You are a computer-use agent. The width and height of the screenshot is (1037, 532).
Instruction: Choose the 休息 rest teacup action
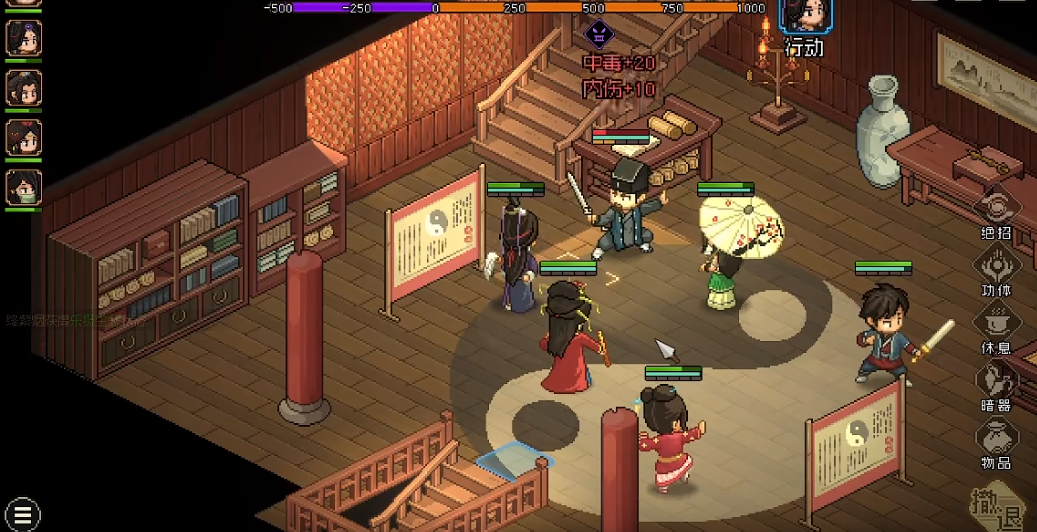click(x=997, y=323)
